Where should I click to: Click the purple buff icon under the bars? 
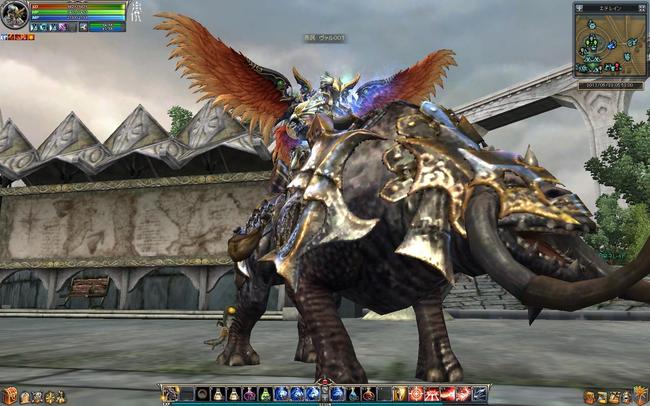coord(63,27)
